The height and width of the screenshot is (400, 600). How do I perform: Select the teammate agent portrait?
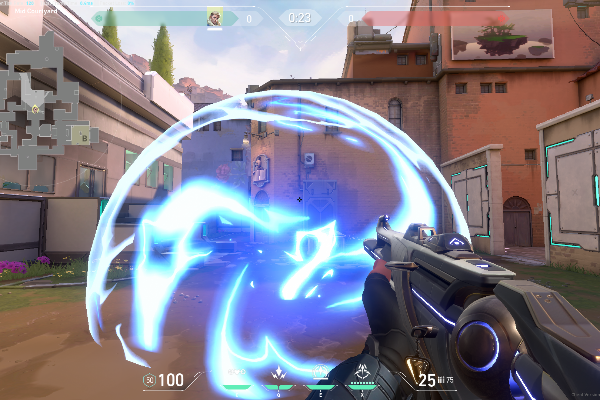pyautogui.click(x=214, y=18)
